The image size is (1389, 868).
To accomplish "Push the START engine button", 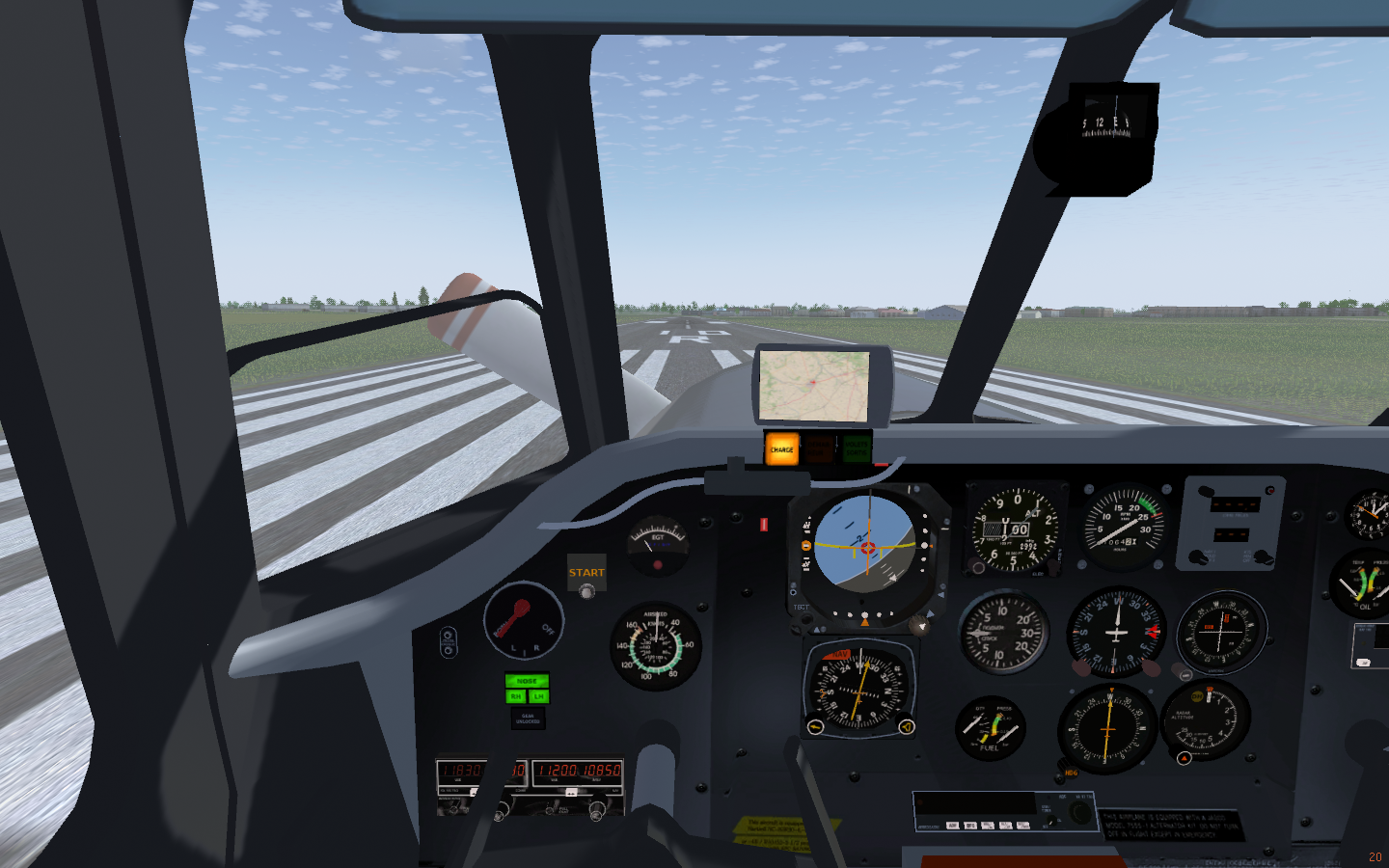I will click(x=586, y=590).
